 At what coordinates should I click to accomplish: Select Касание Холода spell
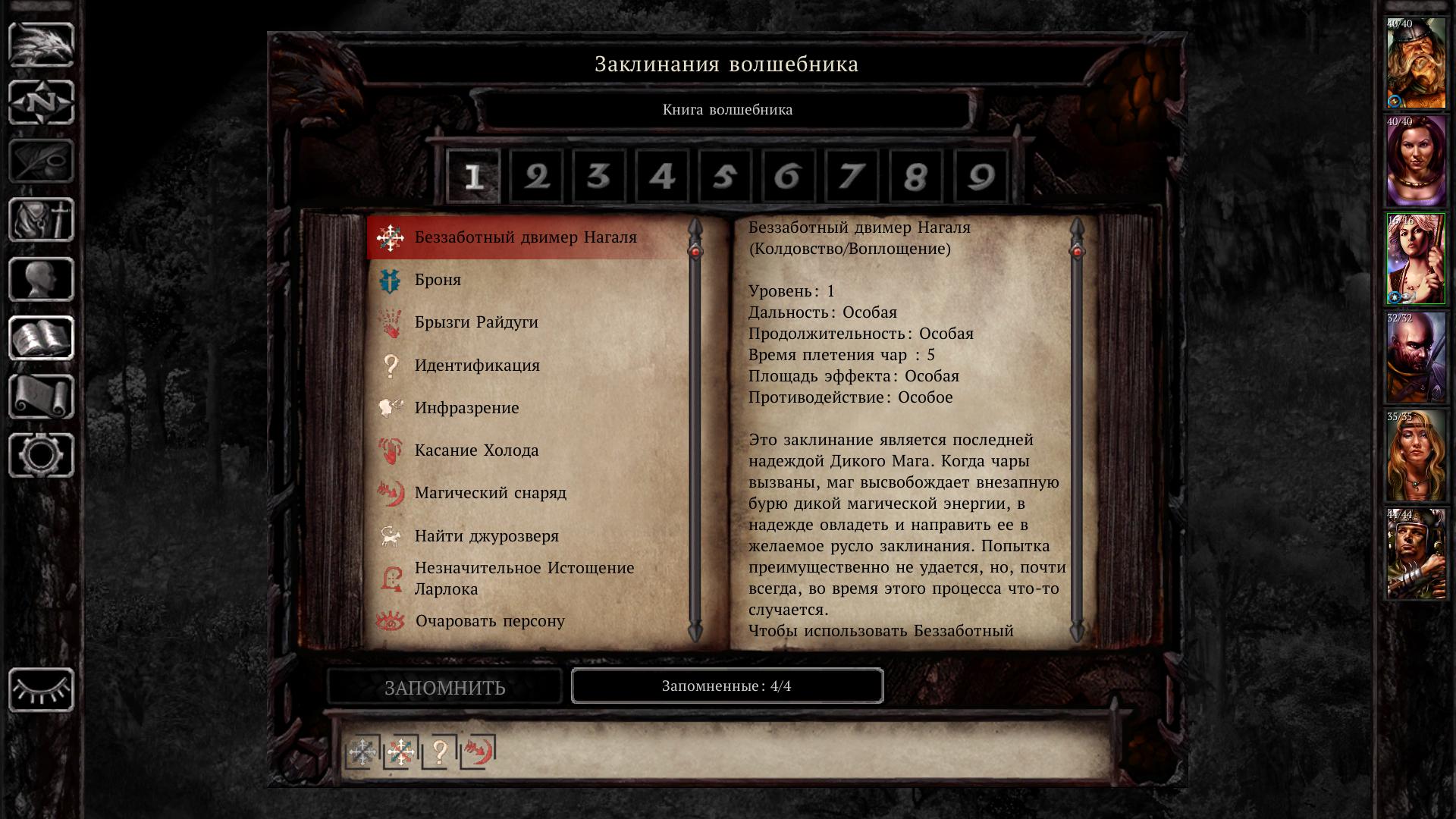[x=476, y=450]
